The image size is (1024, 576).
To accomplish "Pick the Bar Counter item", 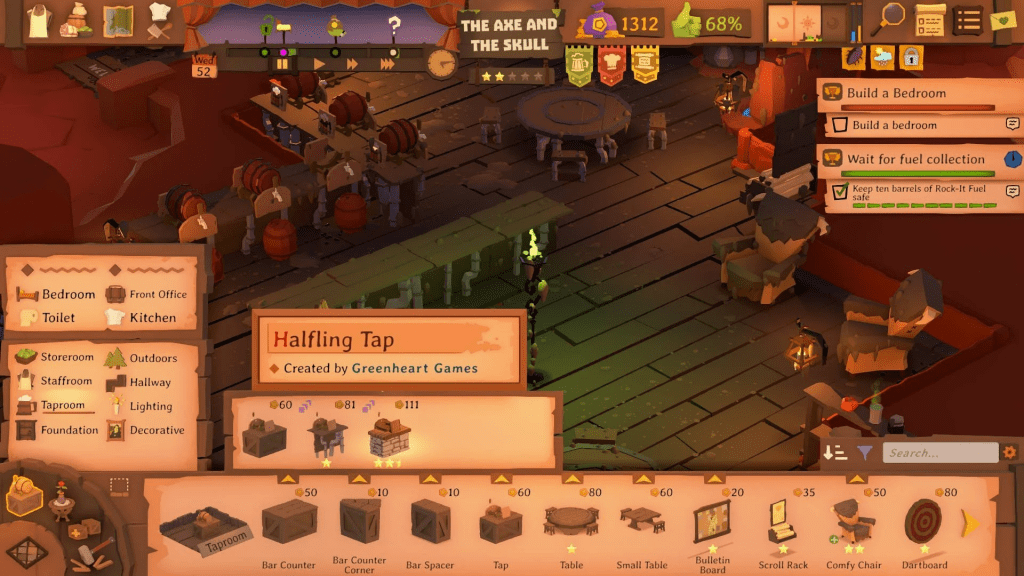I will click(290, 527).
